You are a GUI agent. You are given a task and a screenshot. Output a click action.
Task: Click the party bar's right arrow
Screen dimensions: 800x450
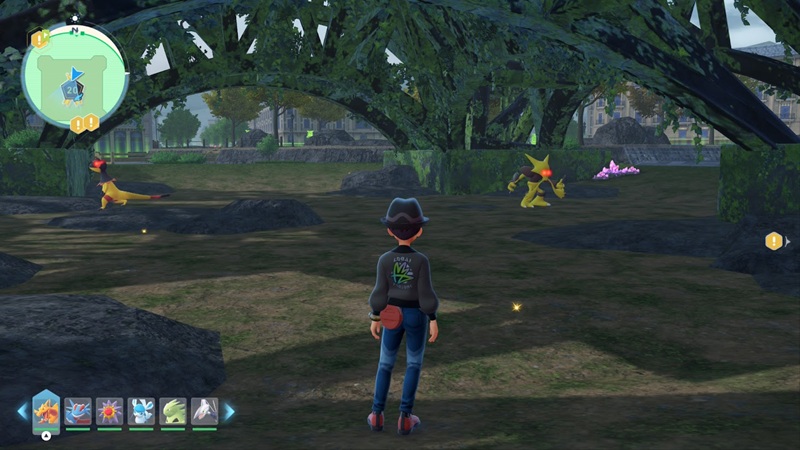[x=229, y=411]
